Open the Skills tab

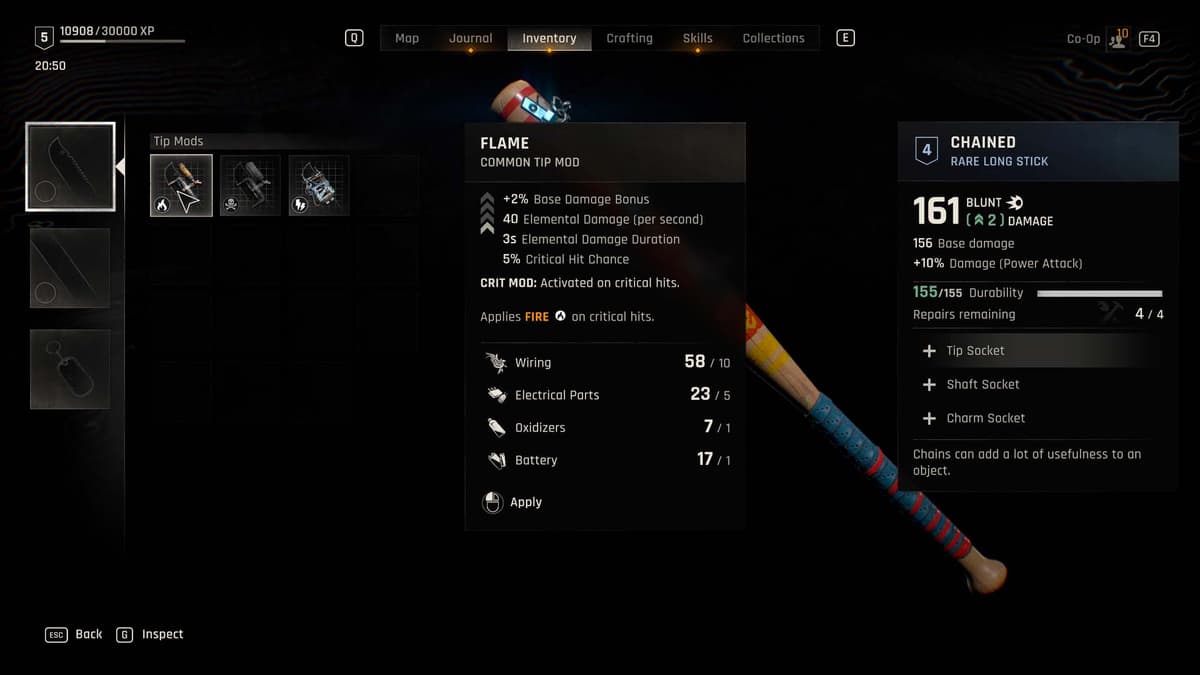pos(697,38)
